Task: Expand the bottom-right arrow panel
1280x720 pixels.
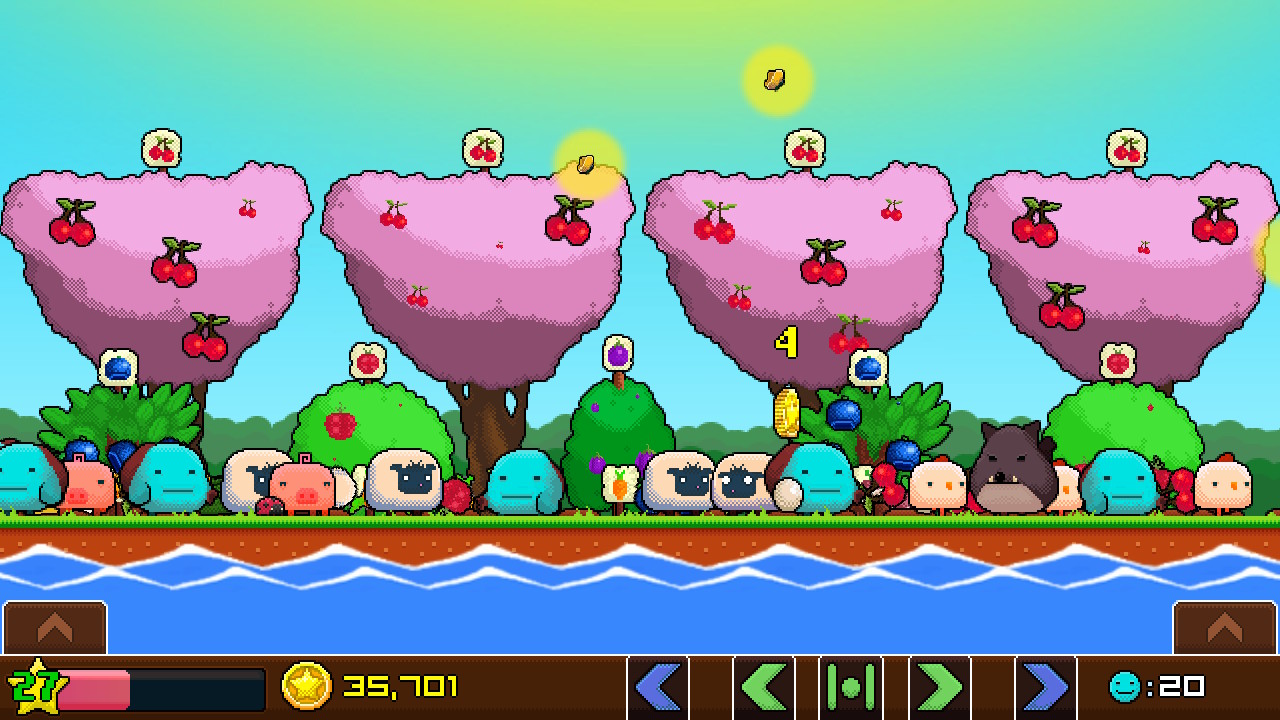Action: tap(1224, 628)
